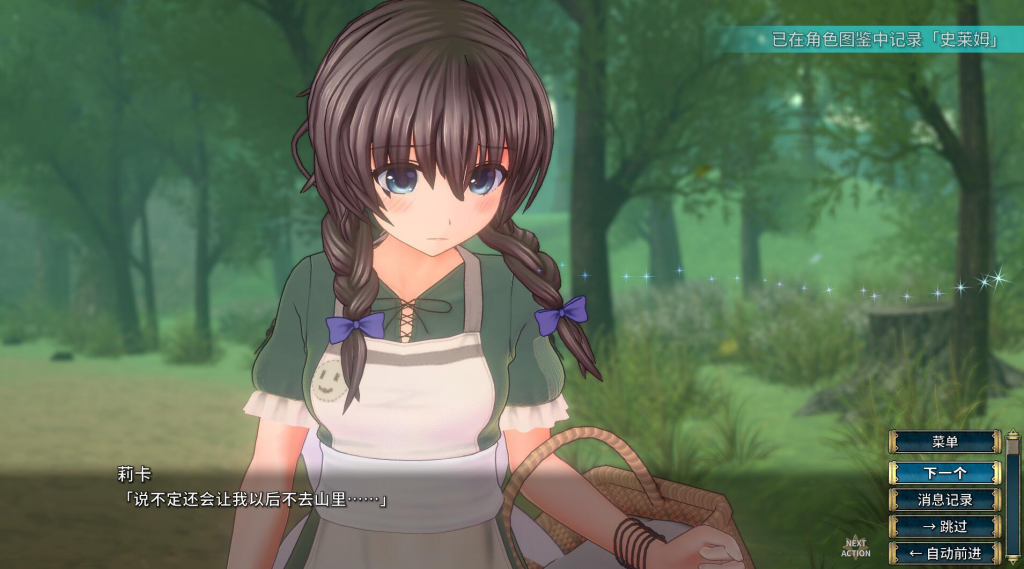
Task: Open the 消息记录 message log
Action: coord(944,499)
